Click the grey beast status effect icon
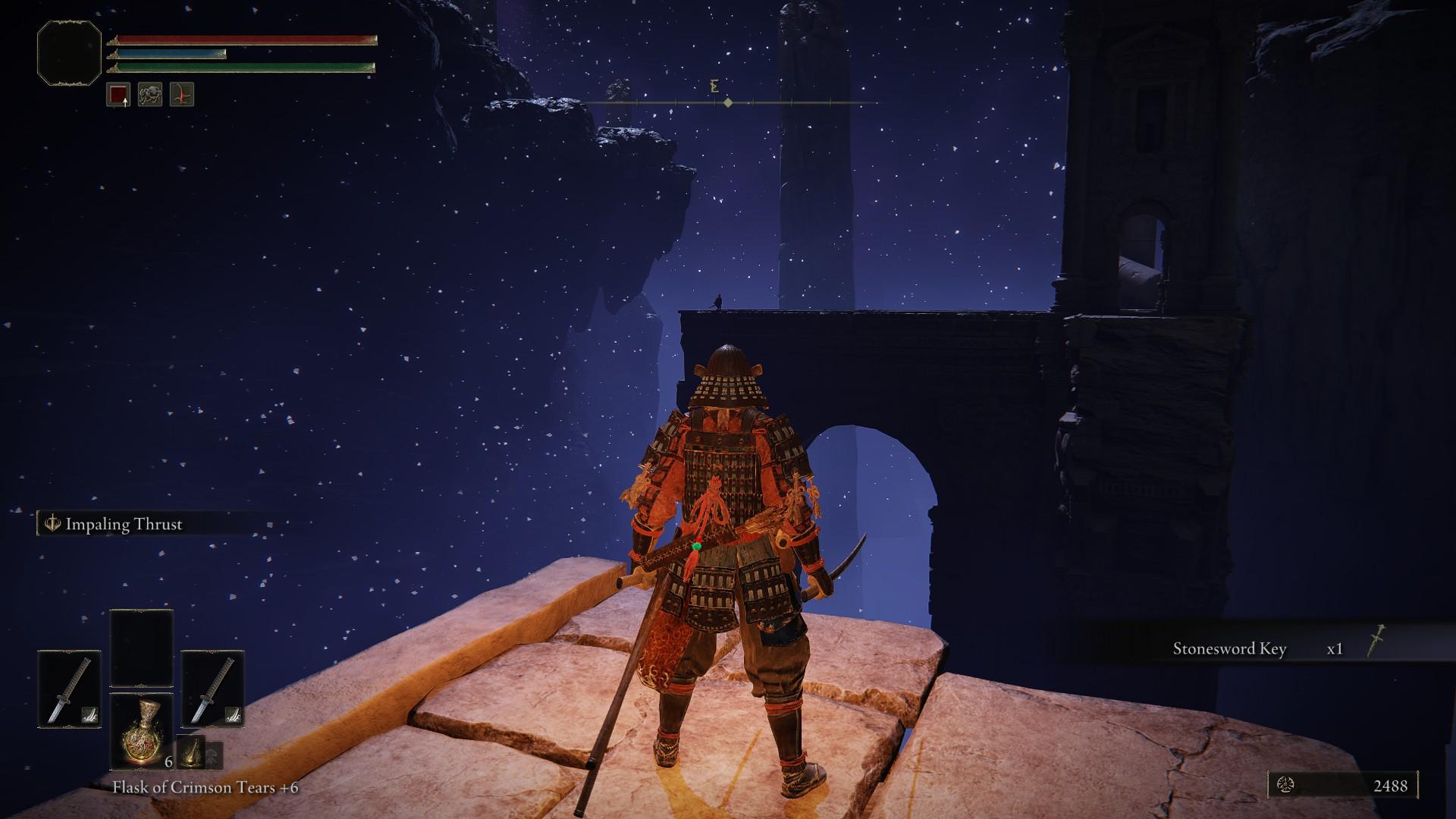1456x819 pixels. (150, 95)
